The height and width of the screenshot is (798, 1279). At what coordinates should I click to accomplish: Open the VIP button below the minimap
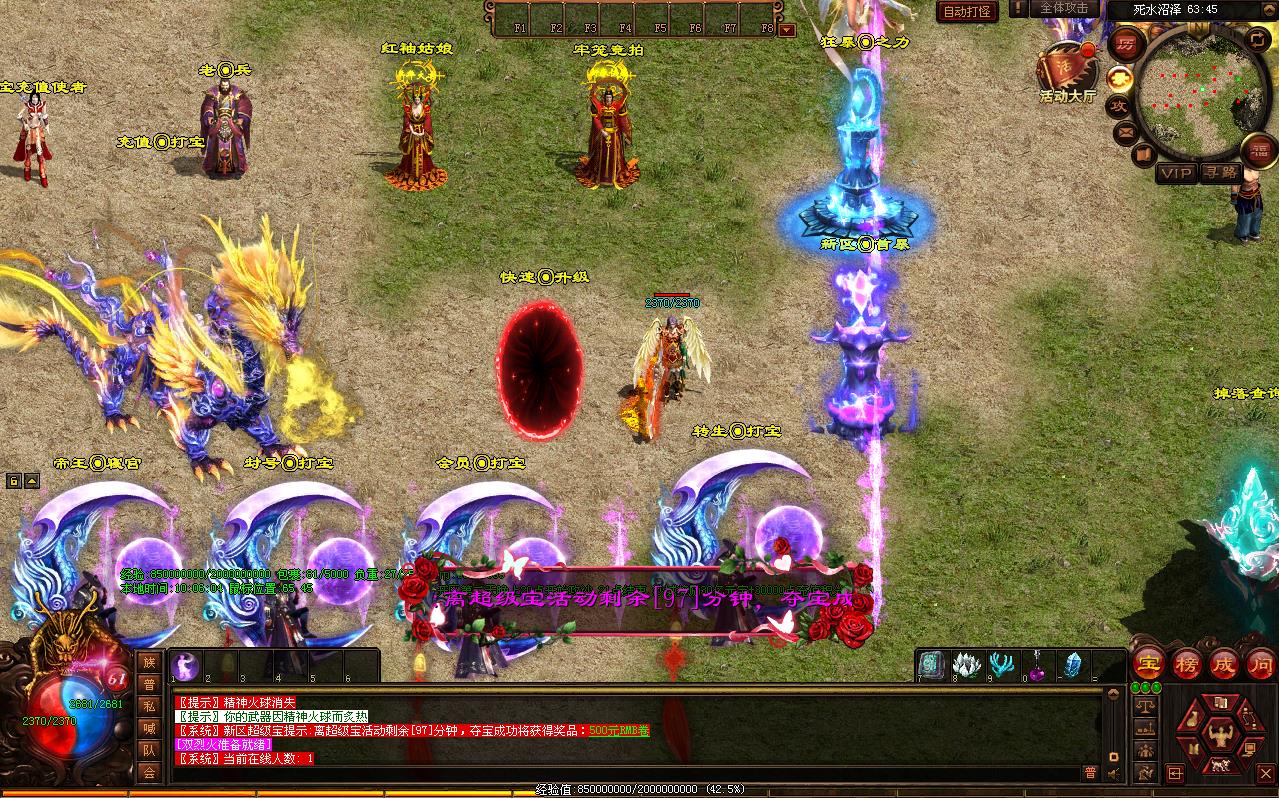pos(1176,173)
